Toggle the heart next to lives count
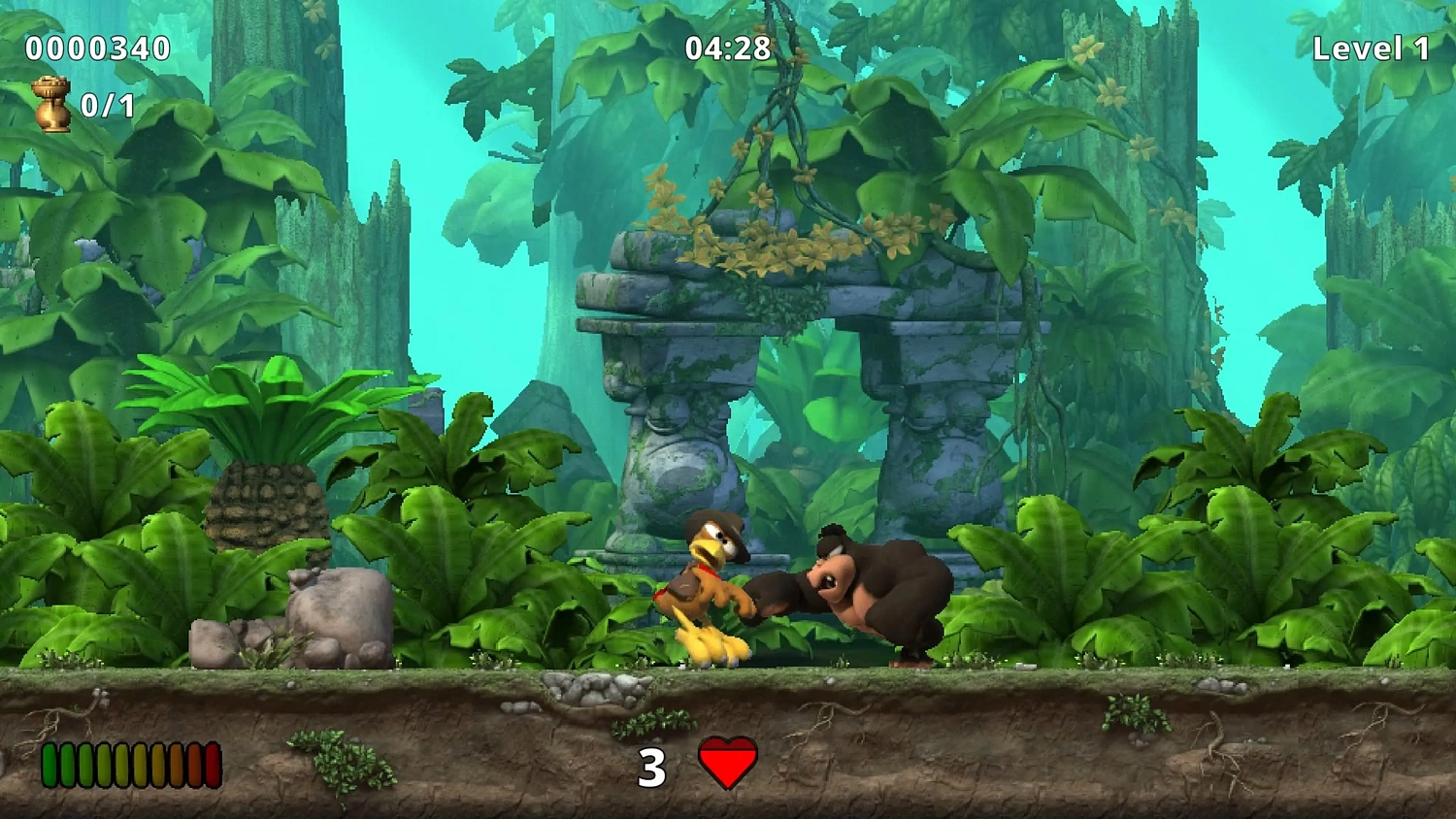This screenshot has height=819, width=1456. 726,763
